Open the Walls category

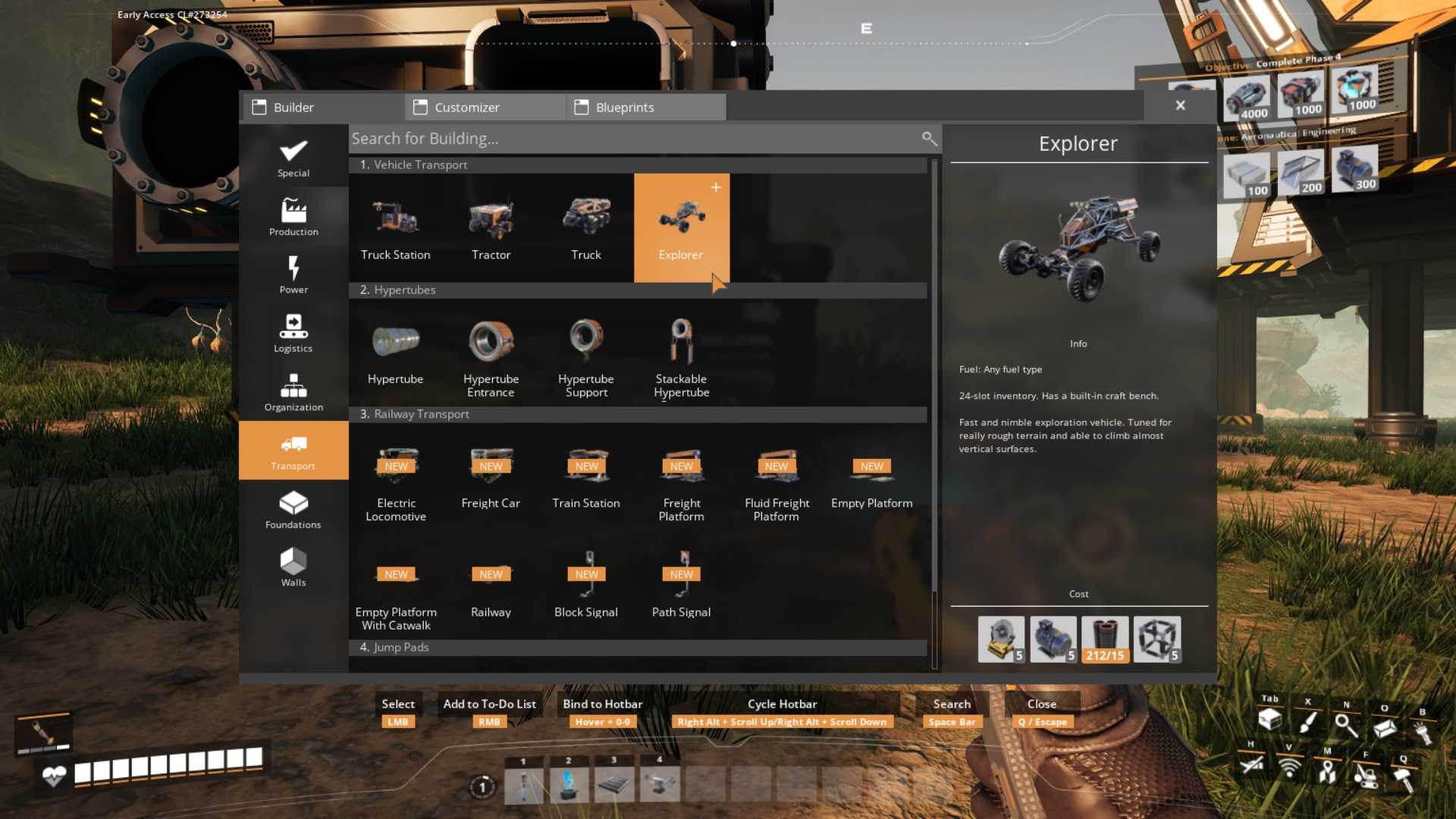[293, 567]
